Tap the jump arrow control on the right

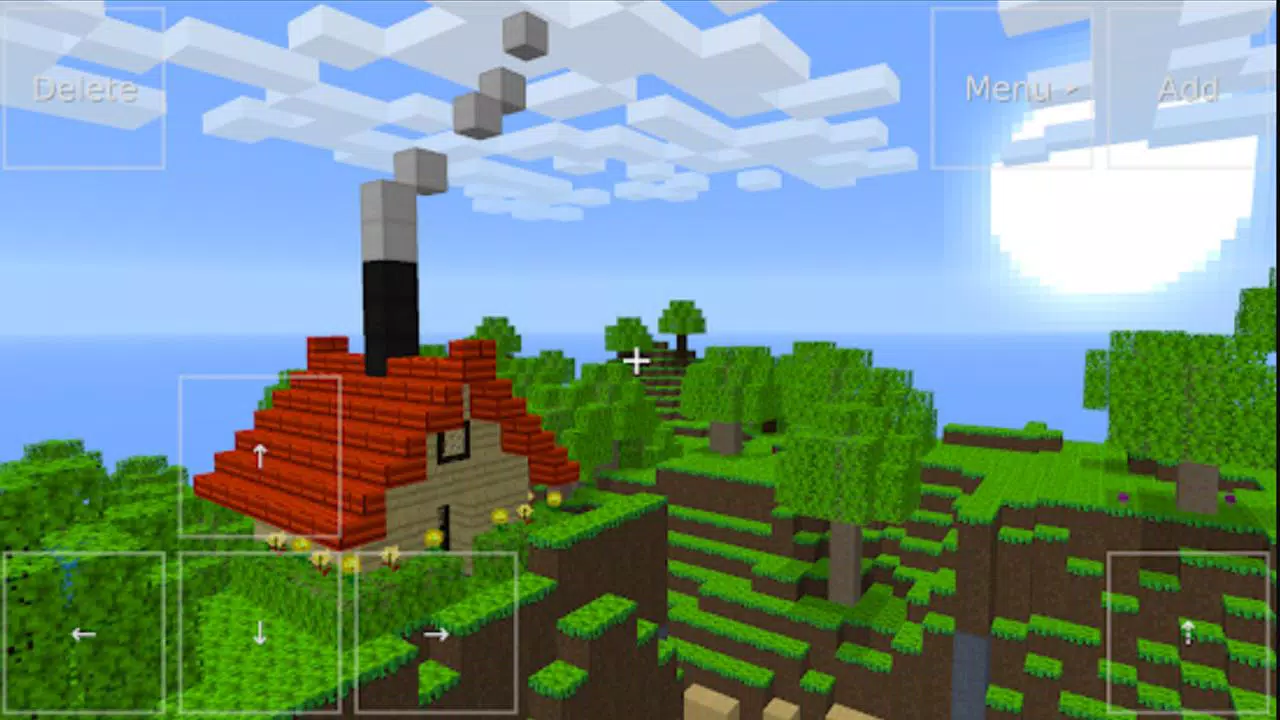tap(1188, 633)
